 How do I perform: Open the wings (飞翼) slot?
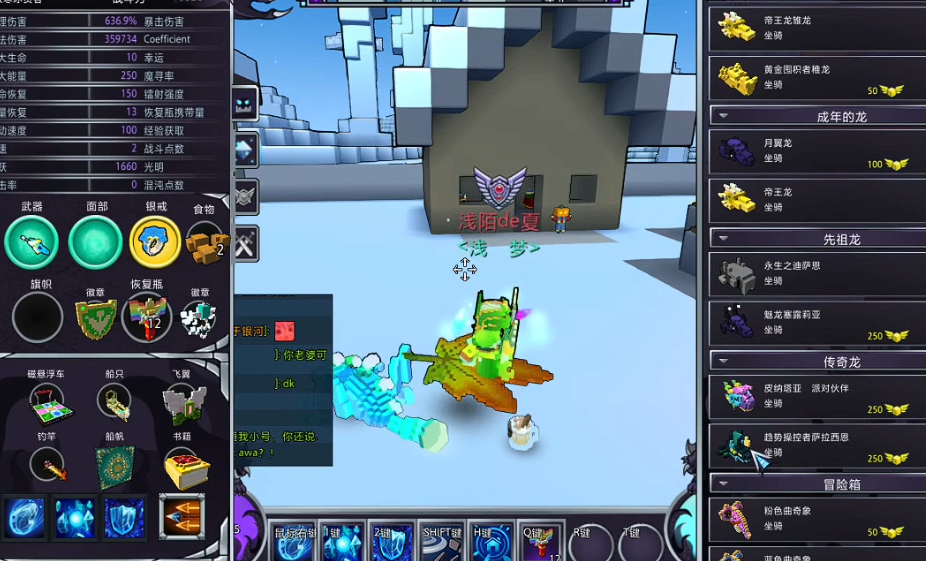pos(183,403)
